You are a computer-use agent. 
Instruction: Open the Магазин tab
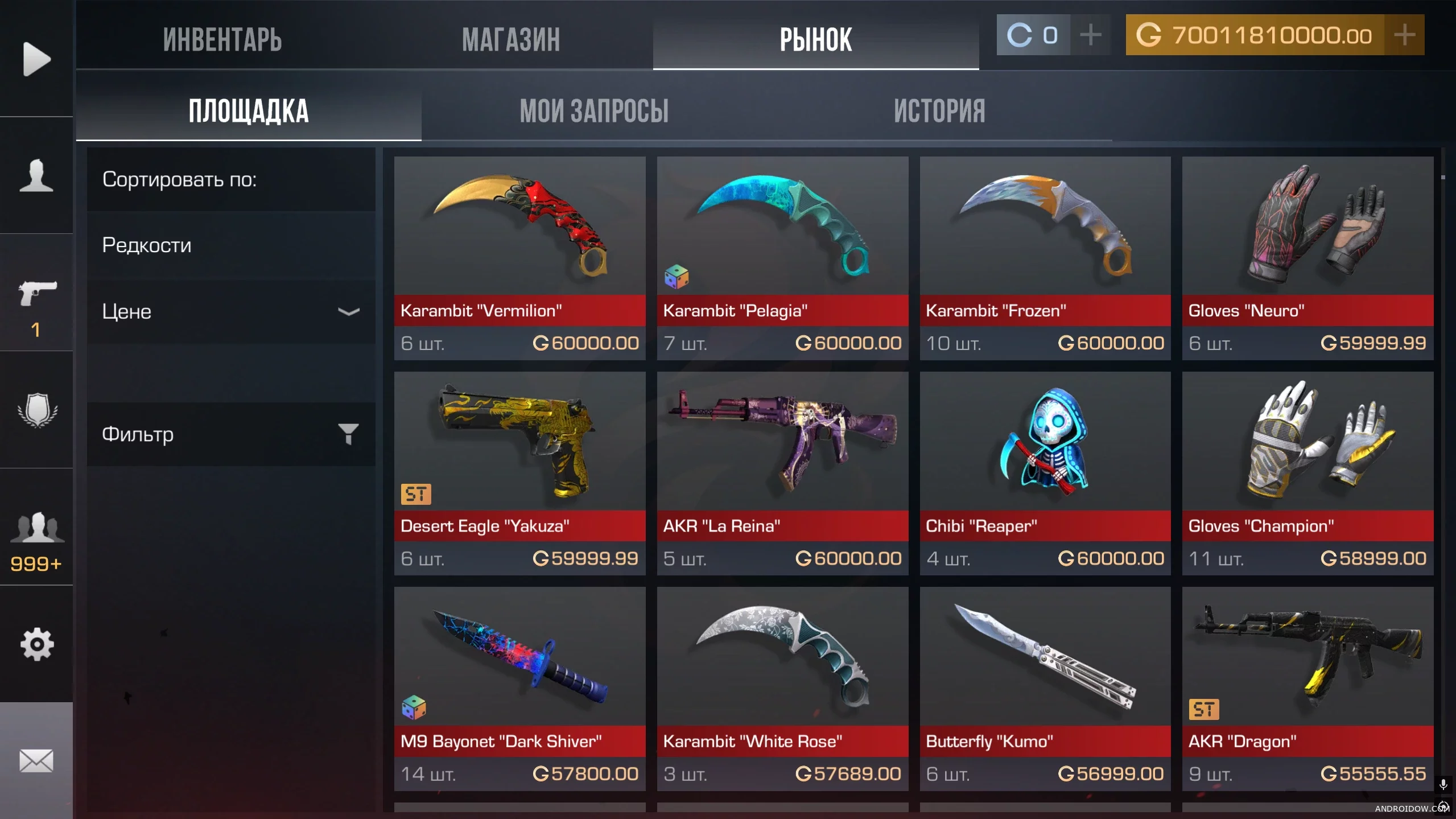click(510, 40)
